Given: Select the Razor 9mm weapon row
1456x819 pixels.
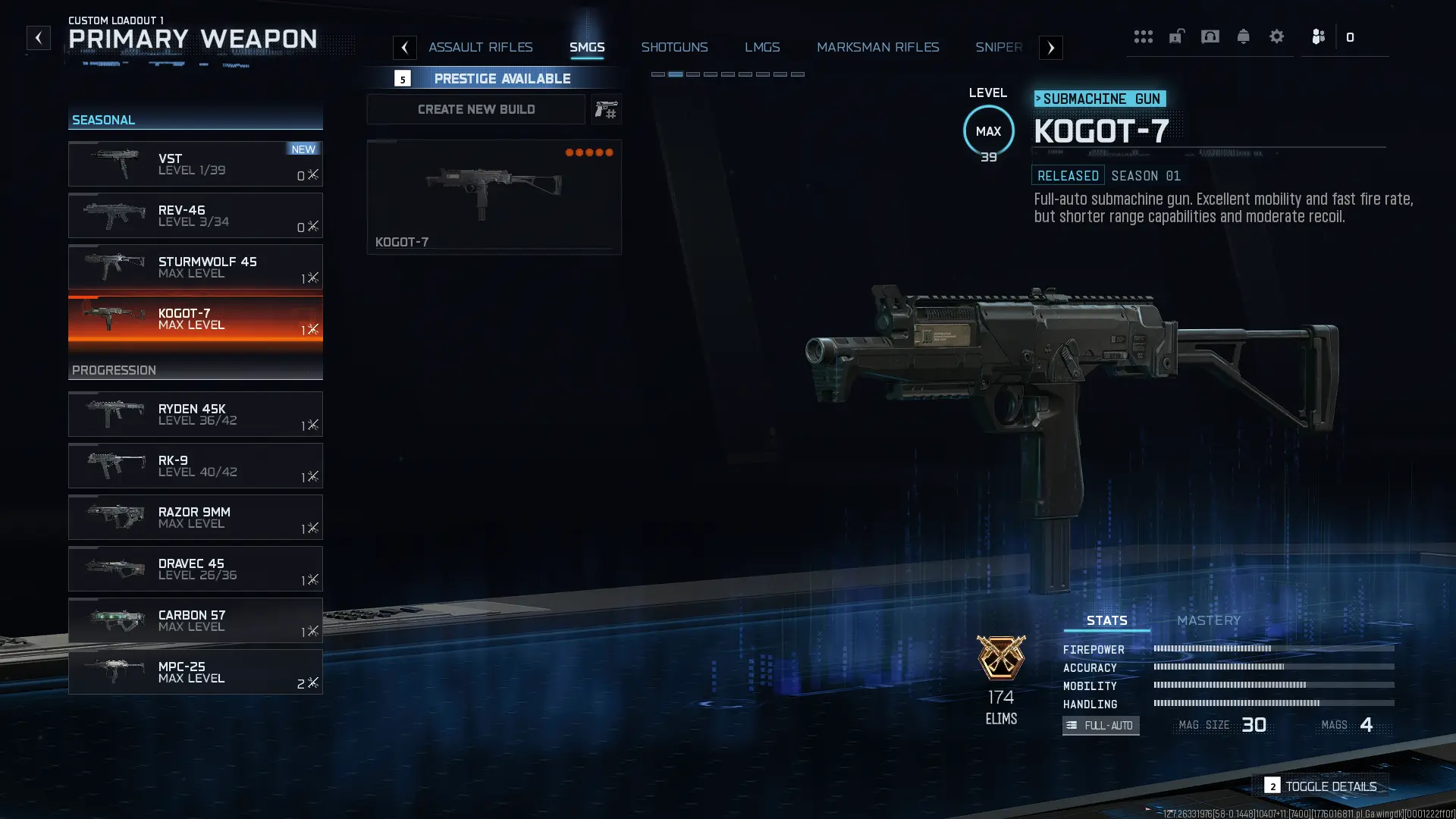Looking at the screenshot, I should click(195, 517).
